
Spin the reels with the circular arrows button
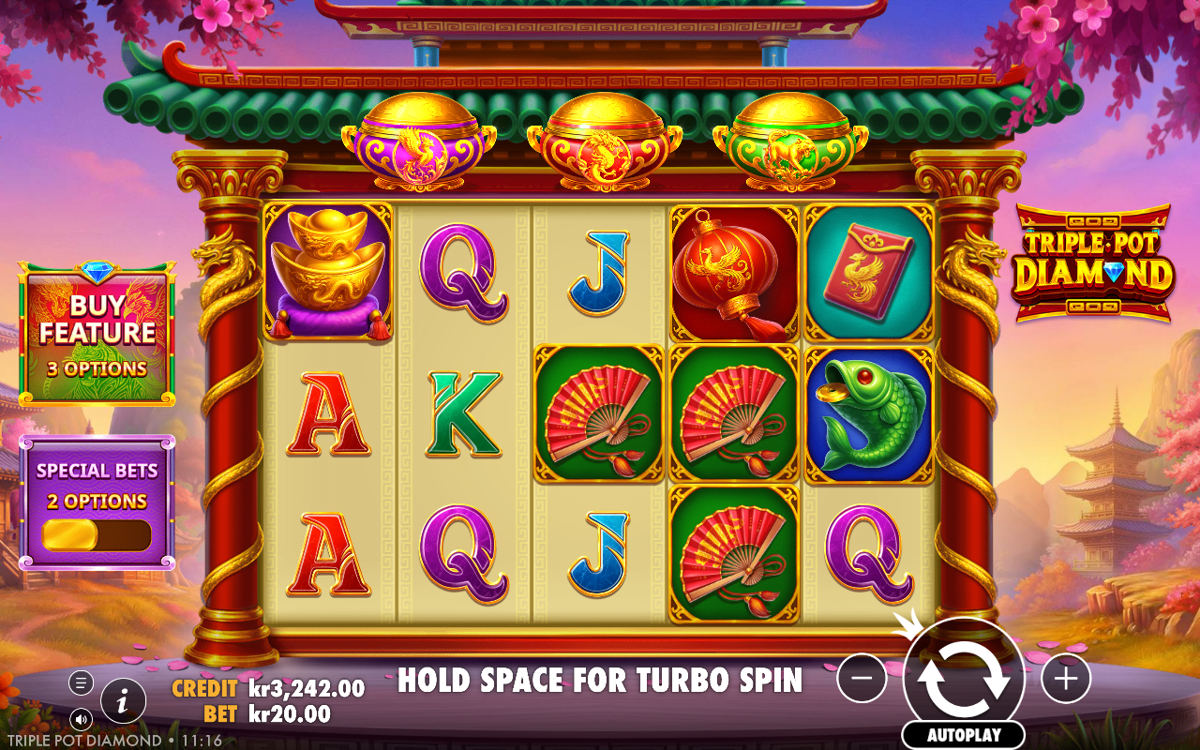[x=963, y=677]
